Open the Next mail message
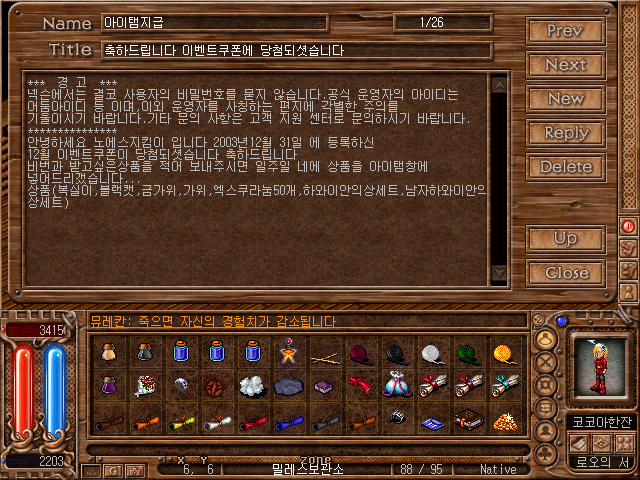The width and height of the screenshot is (640, 480). click(x=565, y=65)
